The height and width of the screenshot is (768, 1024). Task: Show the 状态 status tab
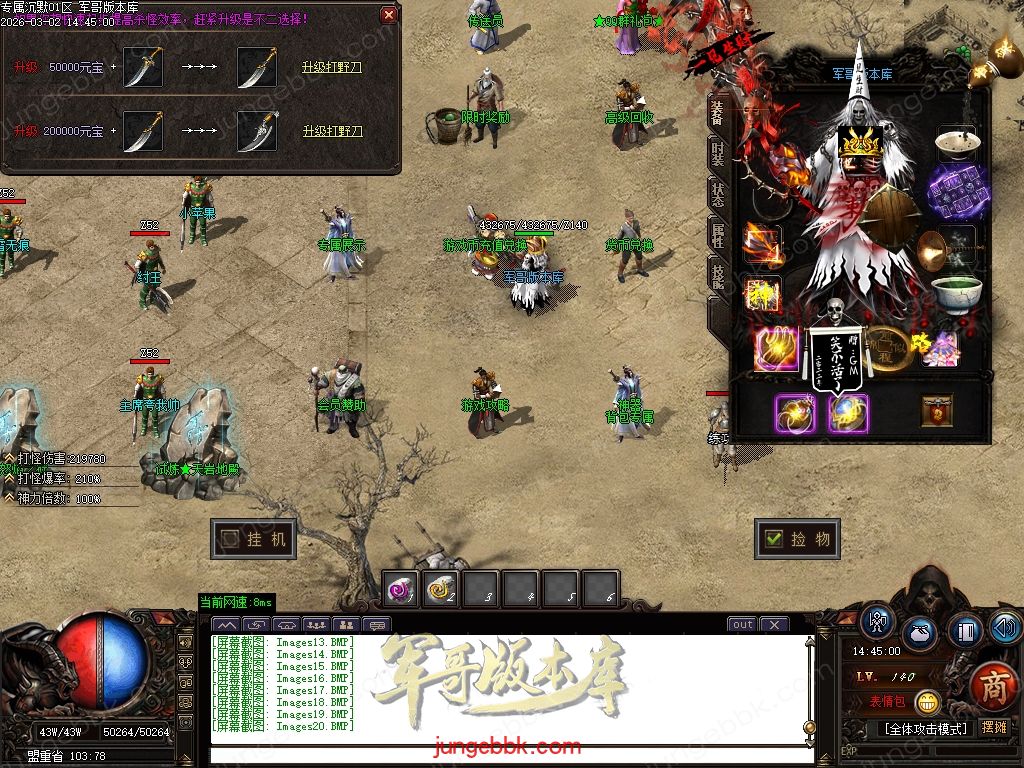pyautogui.click(x=717, y=194)
